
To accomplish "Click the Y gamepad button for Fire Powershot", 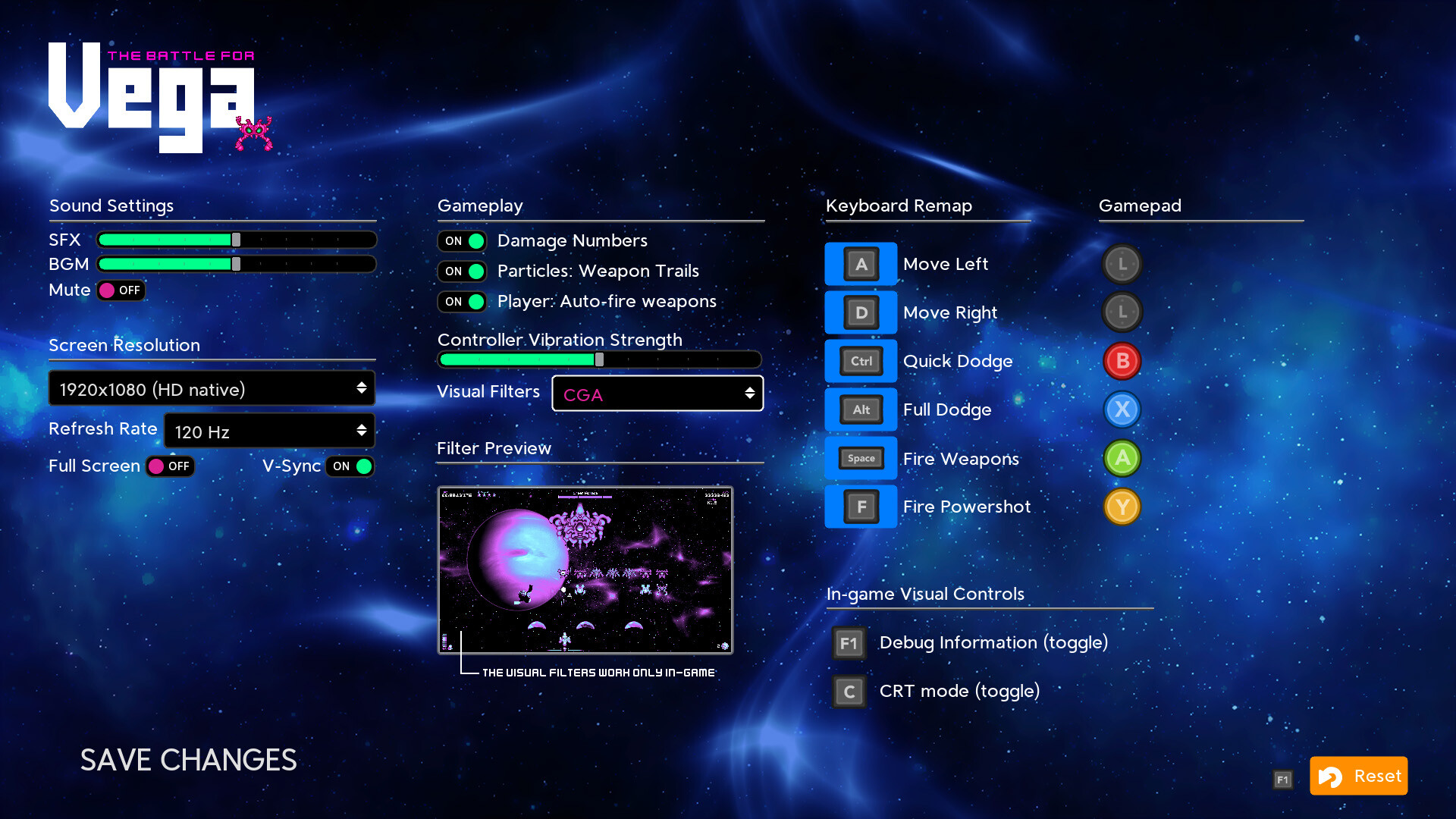I will 1122,507.
